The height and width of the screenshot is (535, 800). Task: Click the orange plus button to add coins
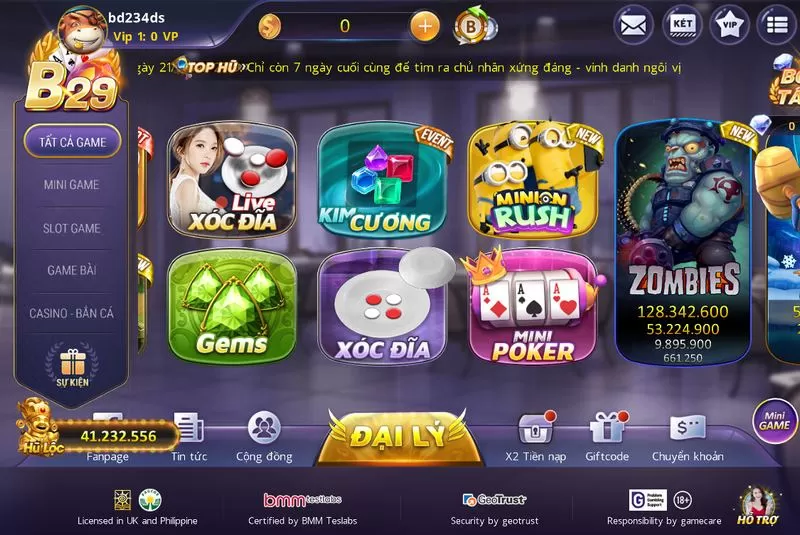(x=425, y=26)
